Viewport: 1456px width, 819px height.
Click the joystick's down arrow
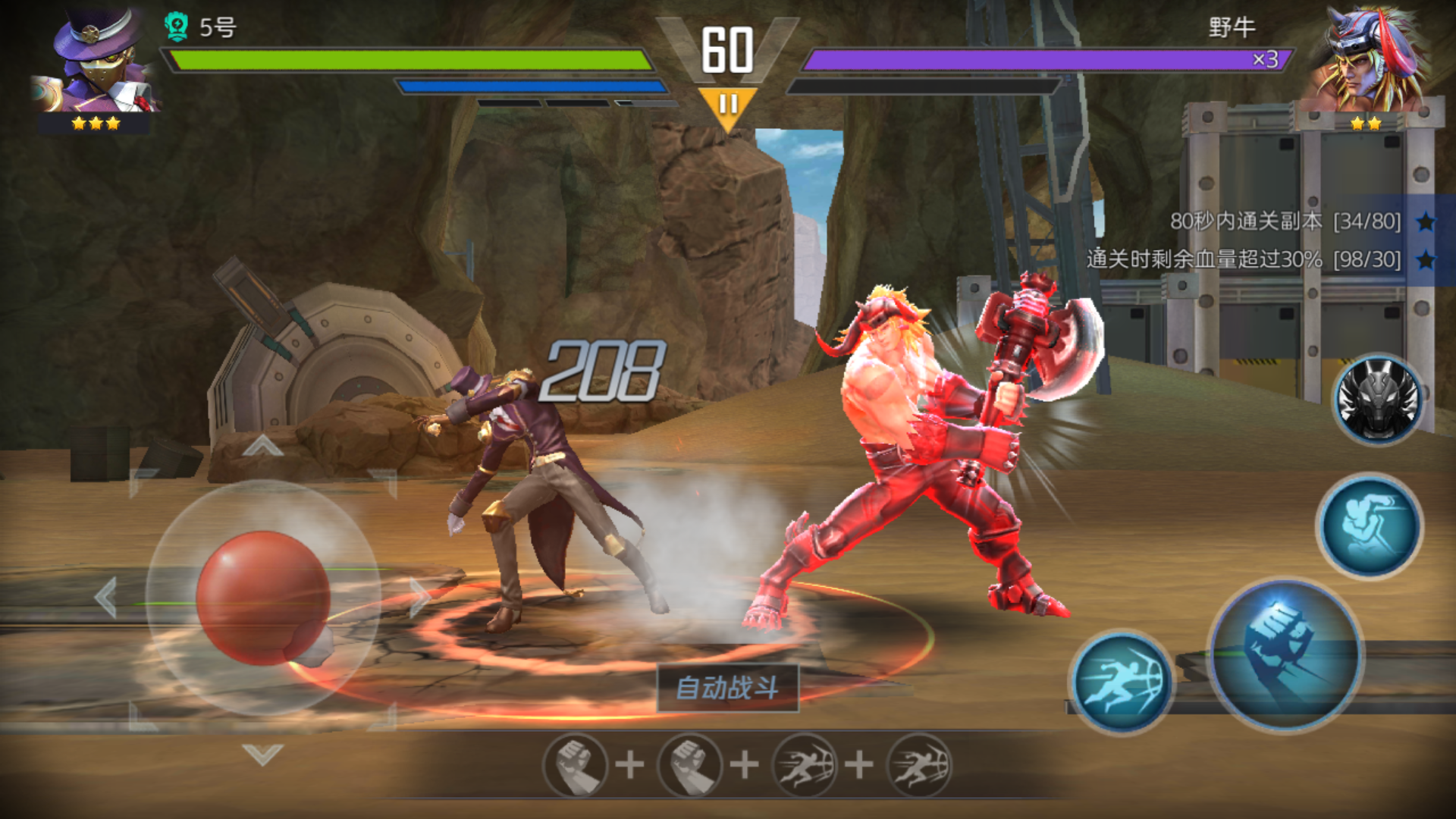pyautogui.click(x=263, y=754)
